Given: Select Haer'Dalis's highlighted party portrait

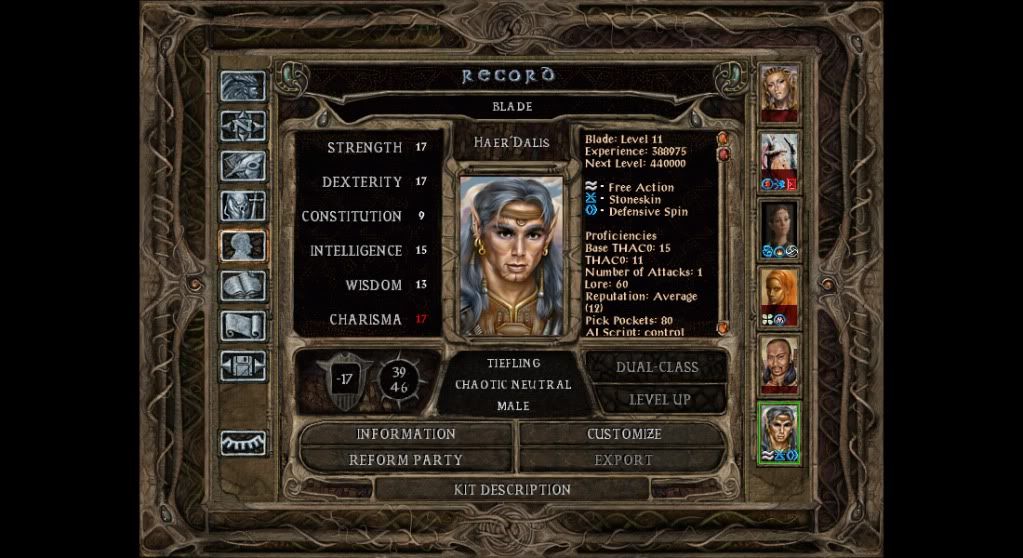Looking at the screenshot, I should 779,431.
